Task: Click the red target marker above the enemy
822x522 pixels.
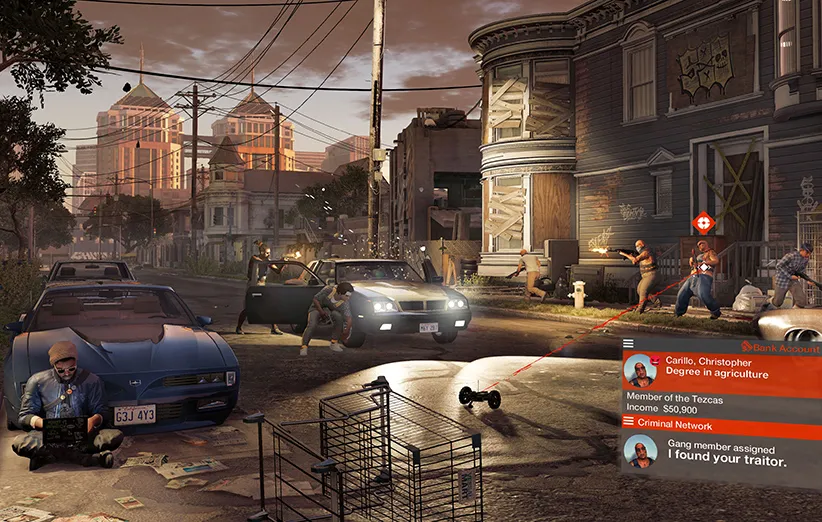Action: [x=703, y=222]
